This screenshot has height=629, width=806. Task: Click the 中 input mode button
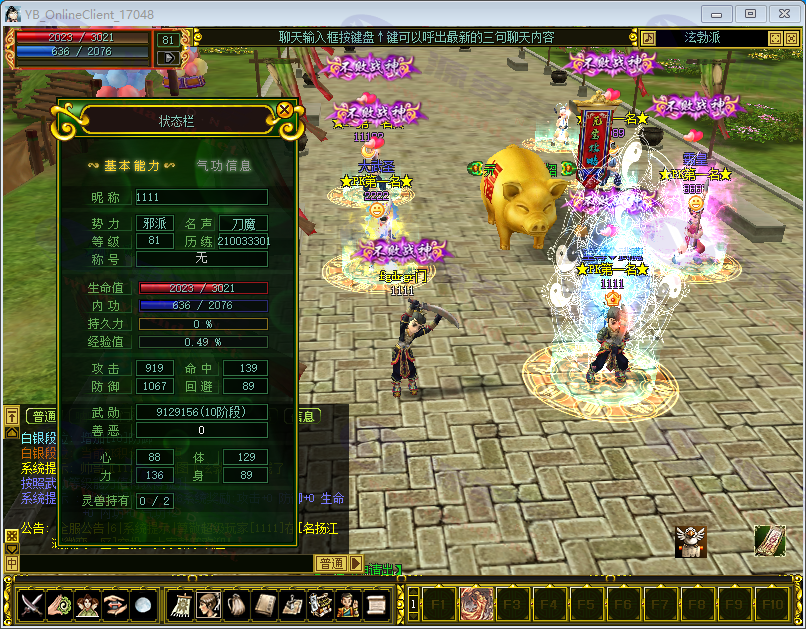(11, 564)
